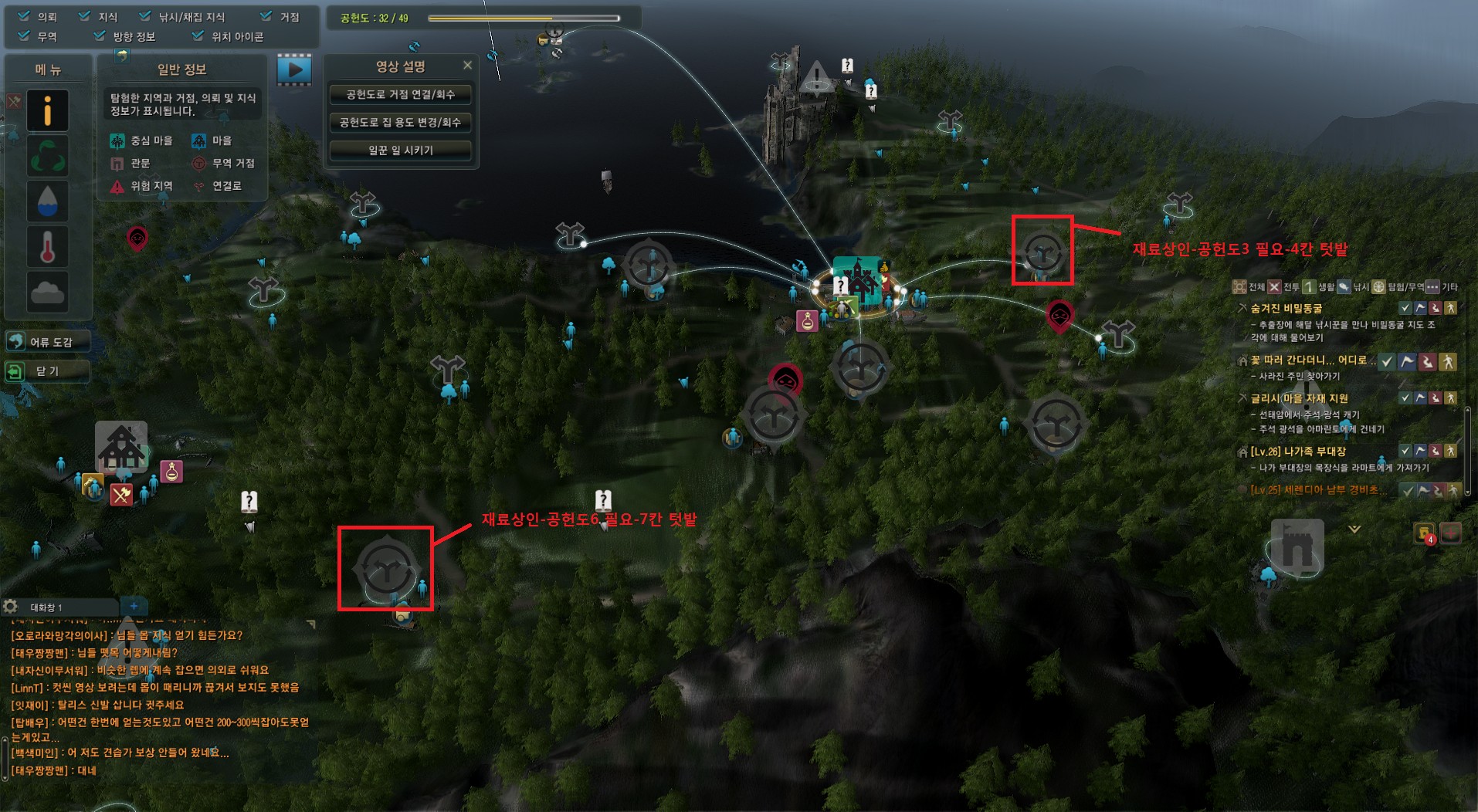Close the 영상 설명 panel
The width and height of the screenshot is (1478, 812).
(467, 66)
